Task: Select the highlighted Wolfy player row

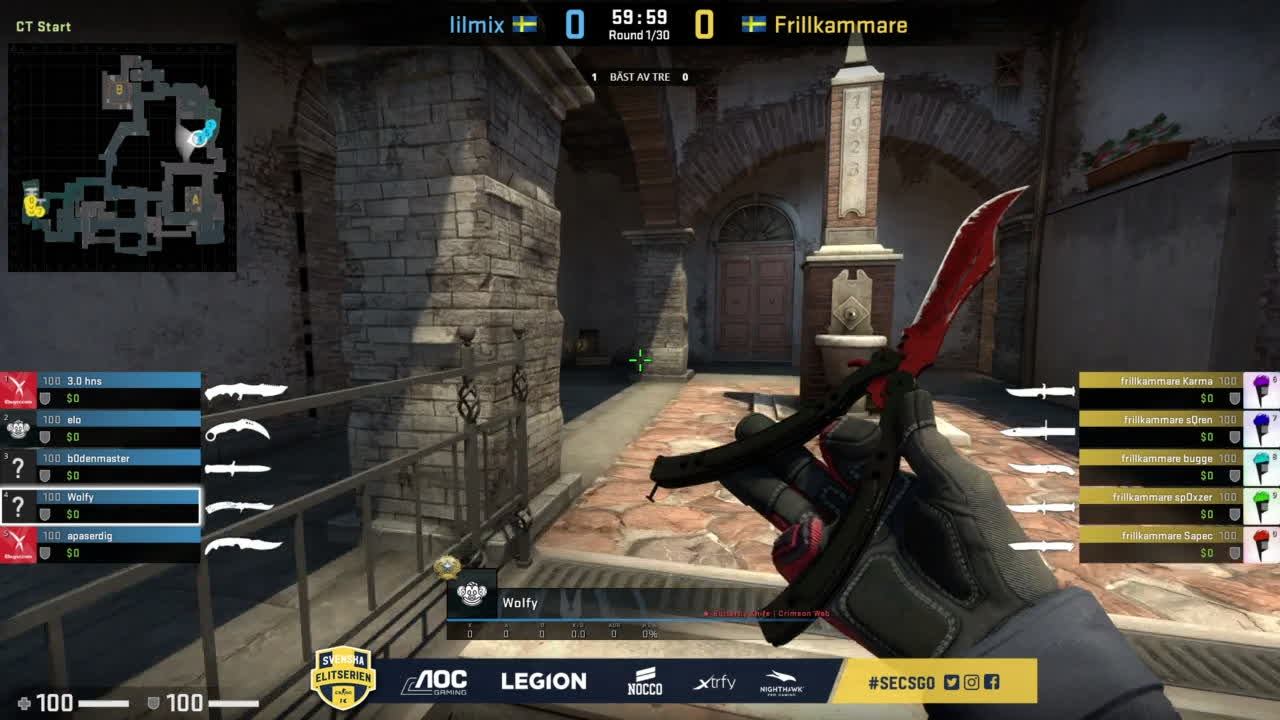Action: [x=118, y=505]
